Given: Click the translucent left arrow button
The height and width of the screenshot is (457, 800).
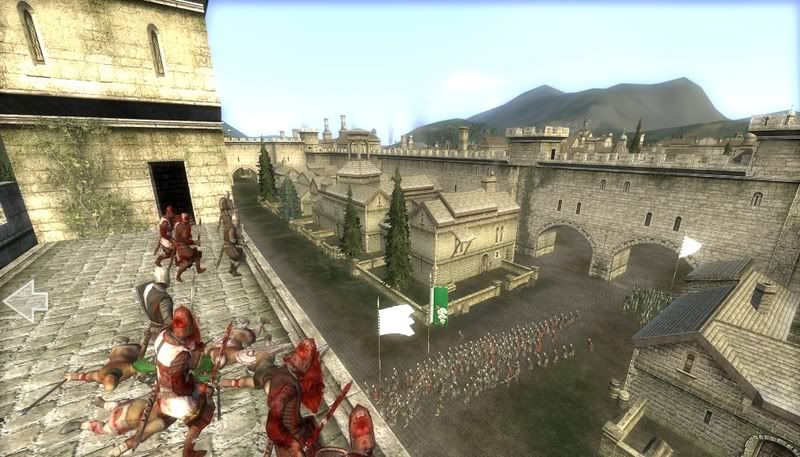Looking at the screenshot, I should click(x=25, y=299).
